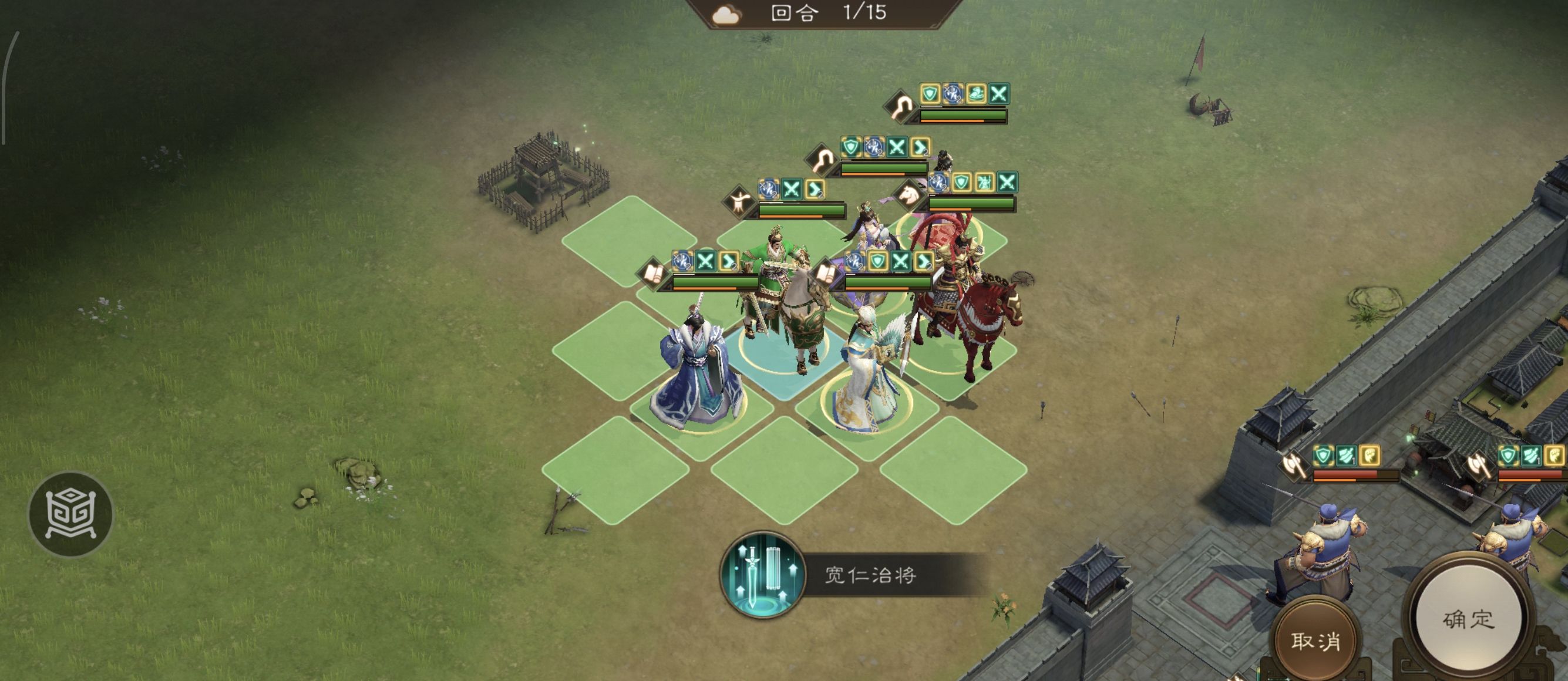Image resolution: width=1568 pixels, height=681 pixels.
Task: Tap the white horse cavalry unit-type icon
Action: (909, 195)
